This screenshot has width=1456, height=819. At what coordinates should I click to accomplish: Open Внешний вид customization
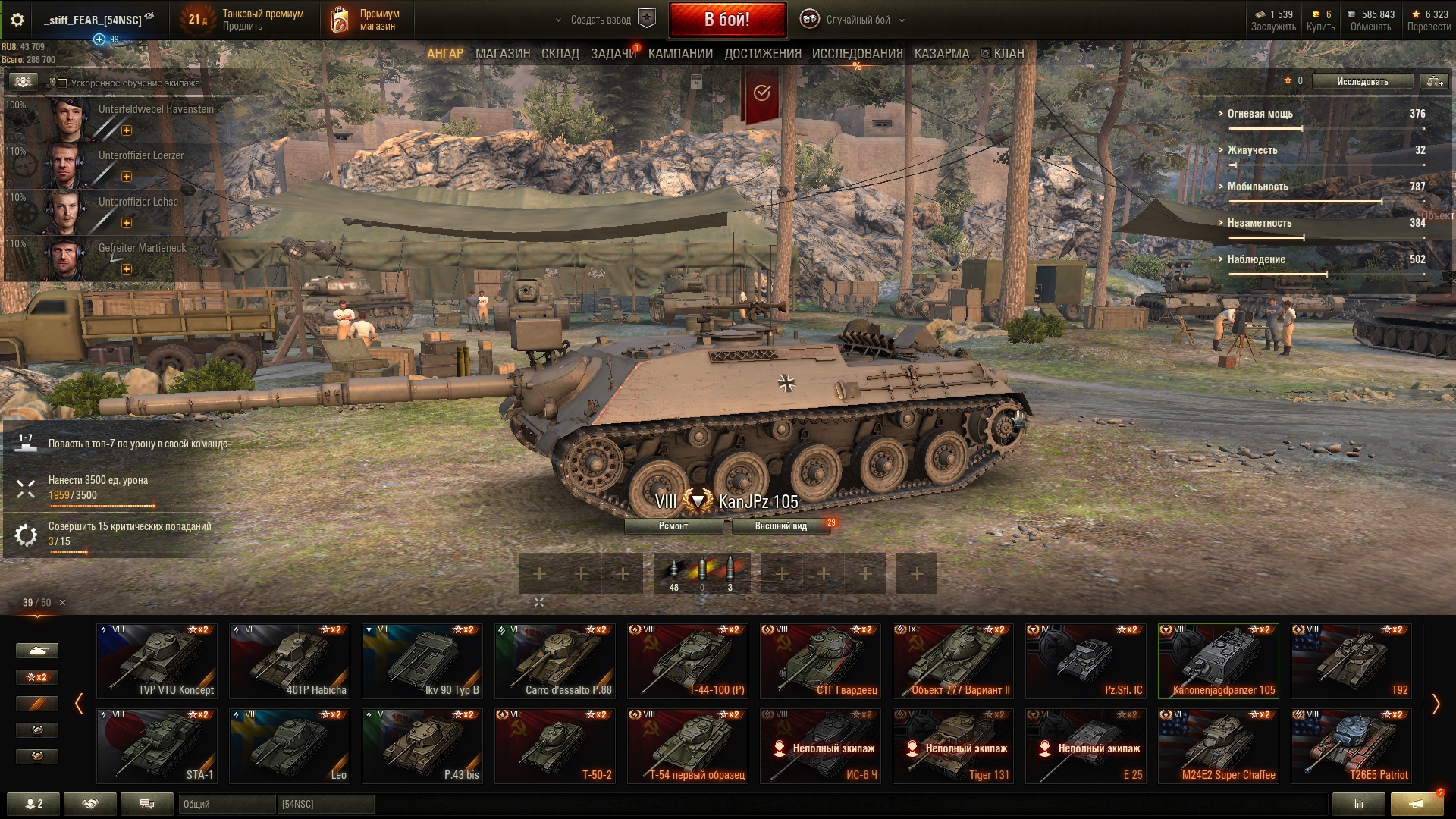(x=780, y=526)
